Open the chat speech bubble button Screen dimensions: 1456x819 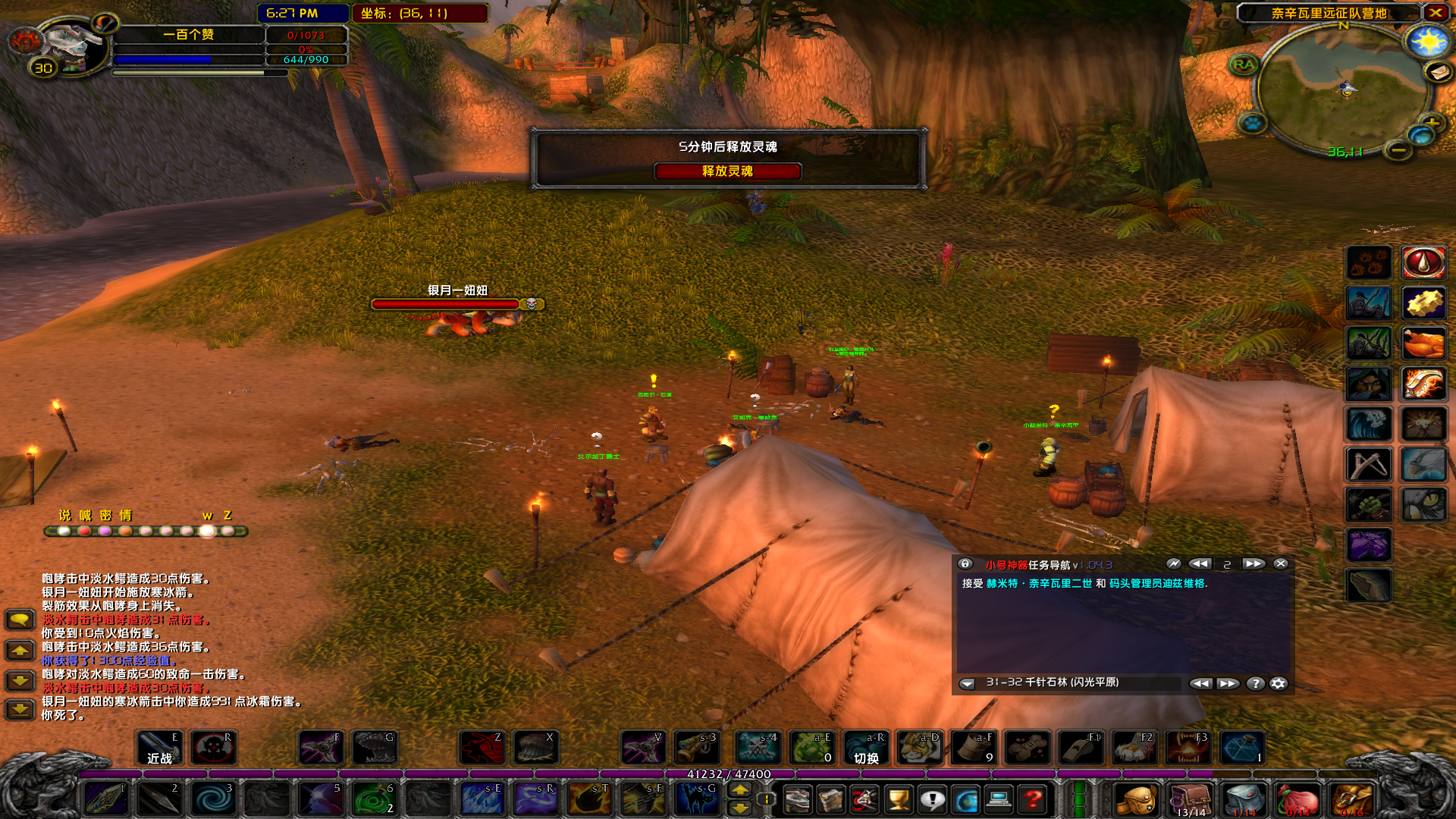20,620
